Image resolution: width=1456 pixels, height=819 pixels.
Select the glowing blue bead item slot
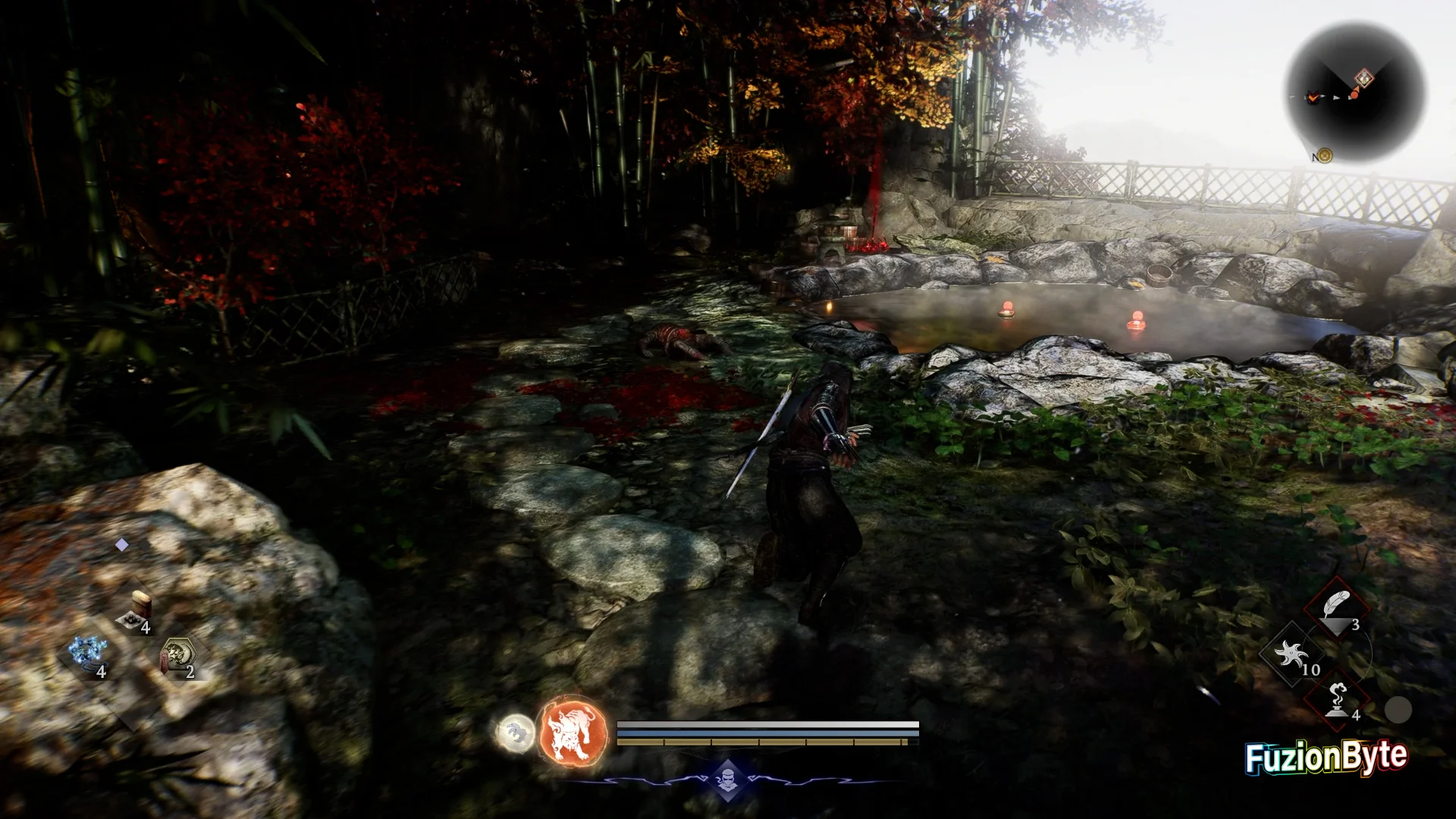click(x=88, y=654)
